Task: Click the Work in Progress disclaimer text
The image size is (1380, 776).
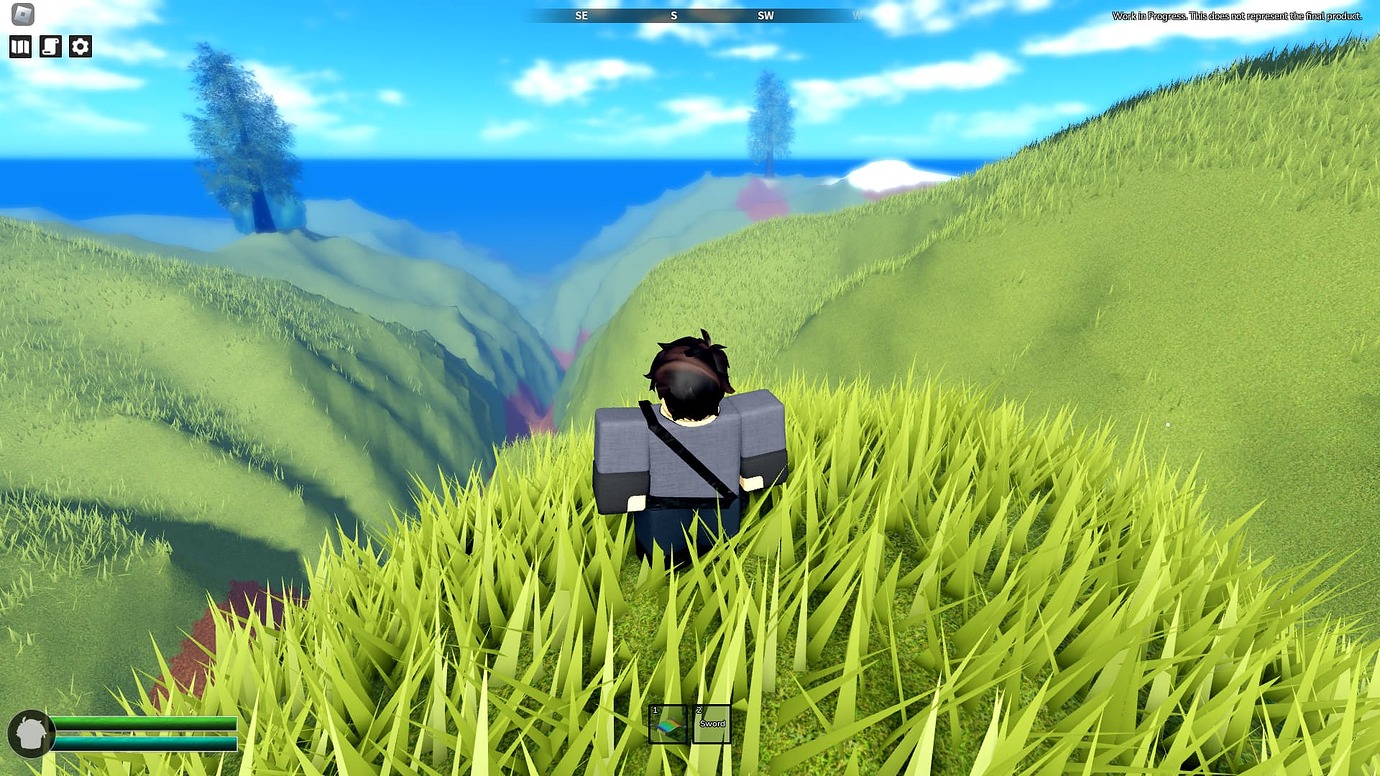Action: (1237, 16)
